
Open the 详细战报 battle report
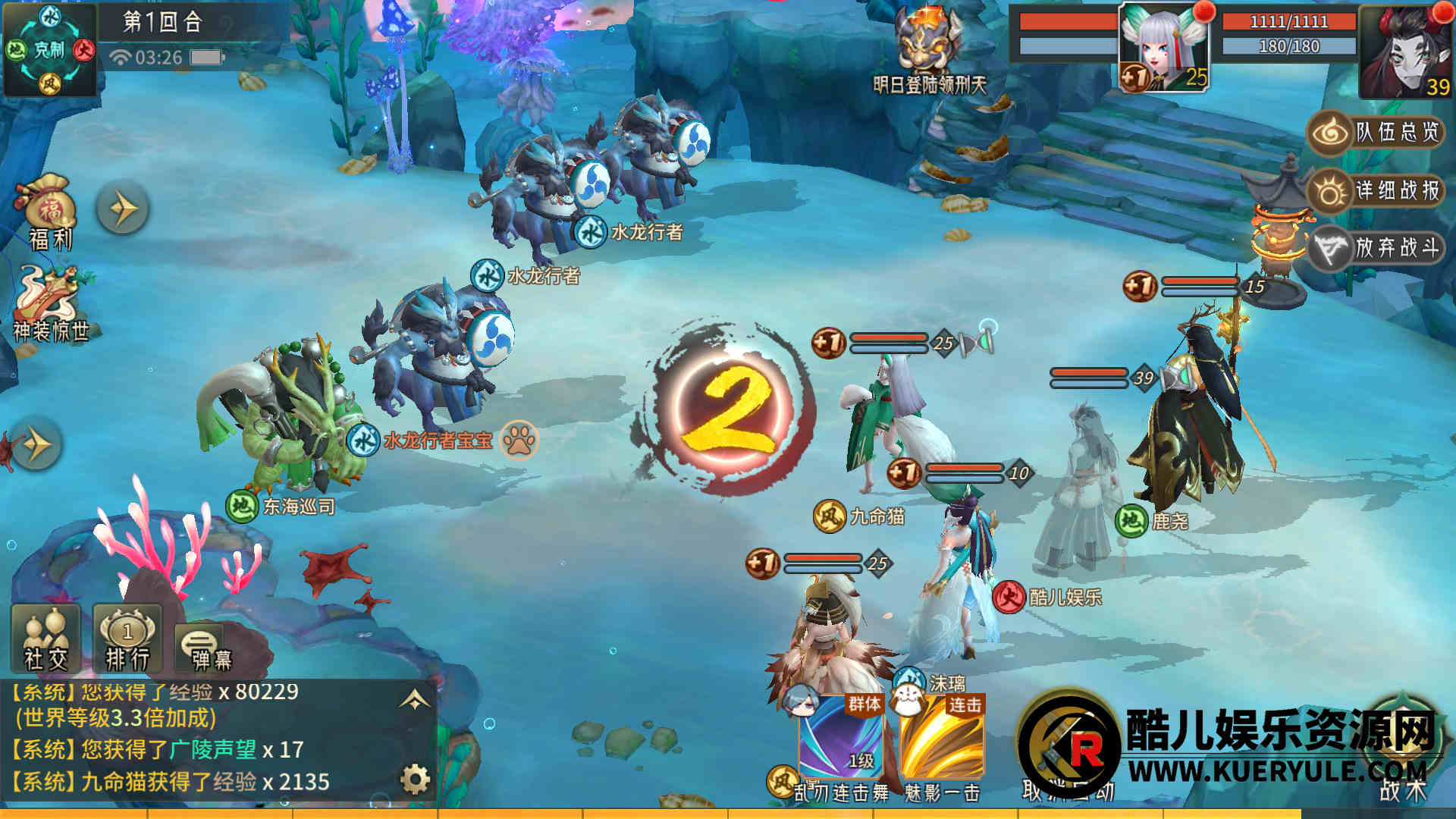coord(1376,190)
